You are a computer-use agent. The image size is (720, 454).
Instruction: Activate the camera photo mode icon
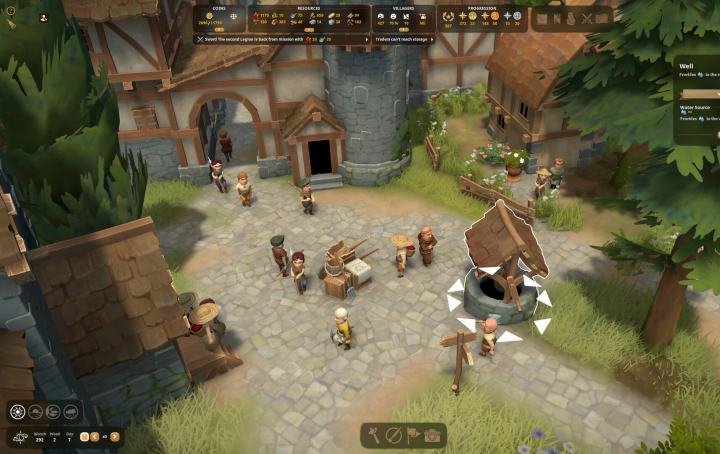point(432,435)
